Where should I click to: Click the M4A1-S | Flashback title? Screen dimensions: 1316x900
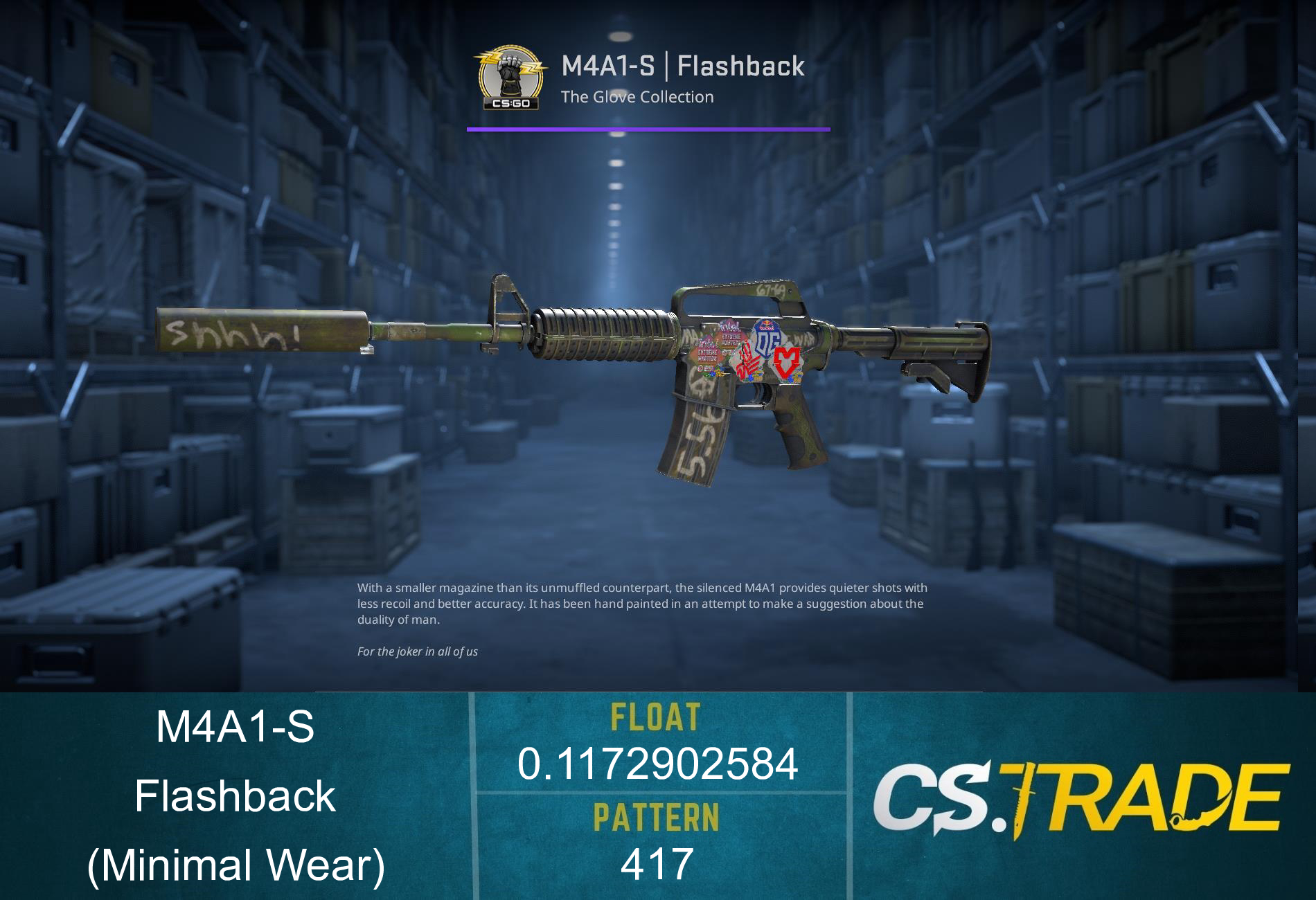click(682, 66)
